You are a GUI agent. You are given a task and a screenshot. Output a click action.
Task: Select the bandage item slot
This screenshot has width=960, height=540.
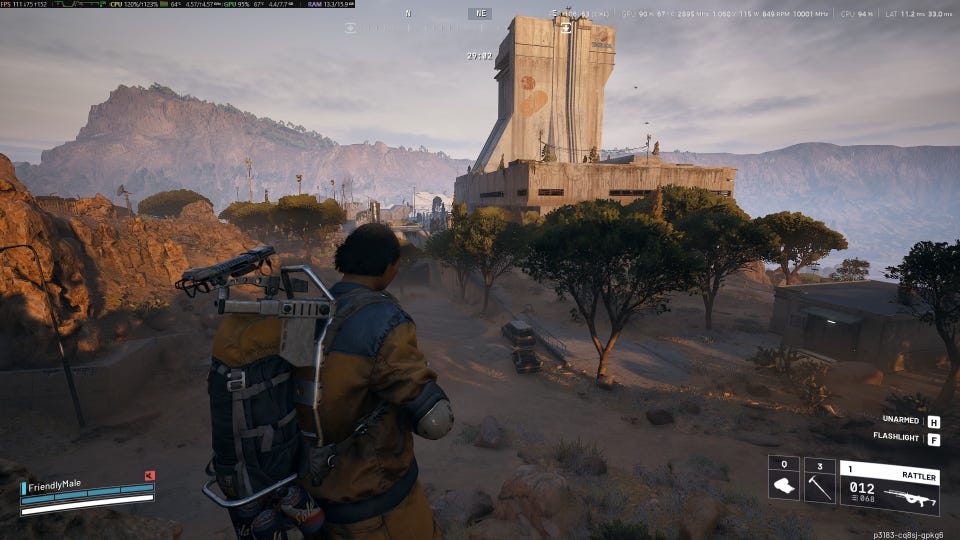[784, 487]
